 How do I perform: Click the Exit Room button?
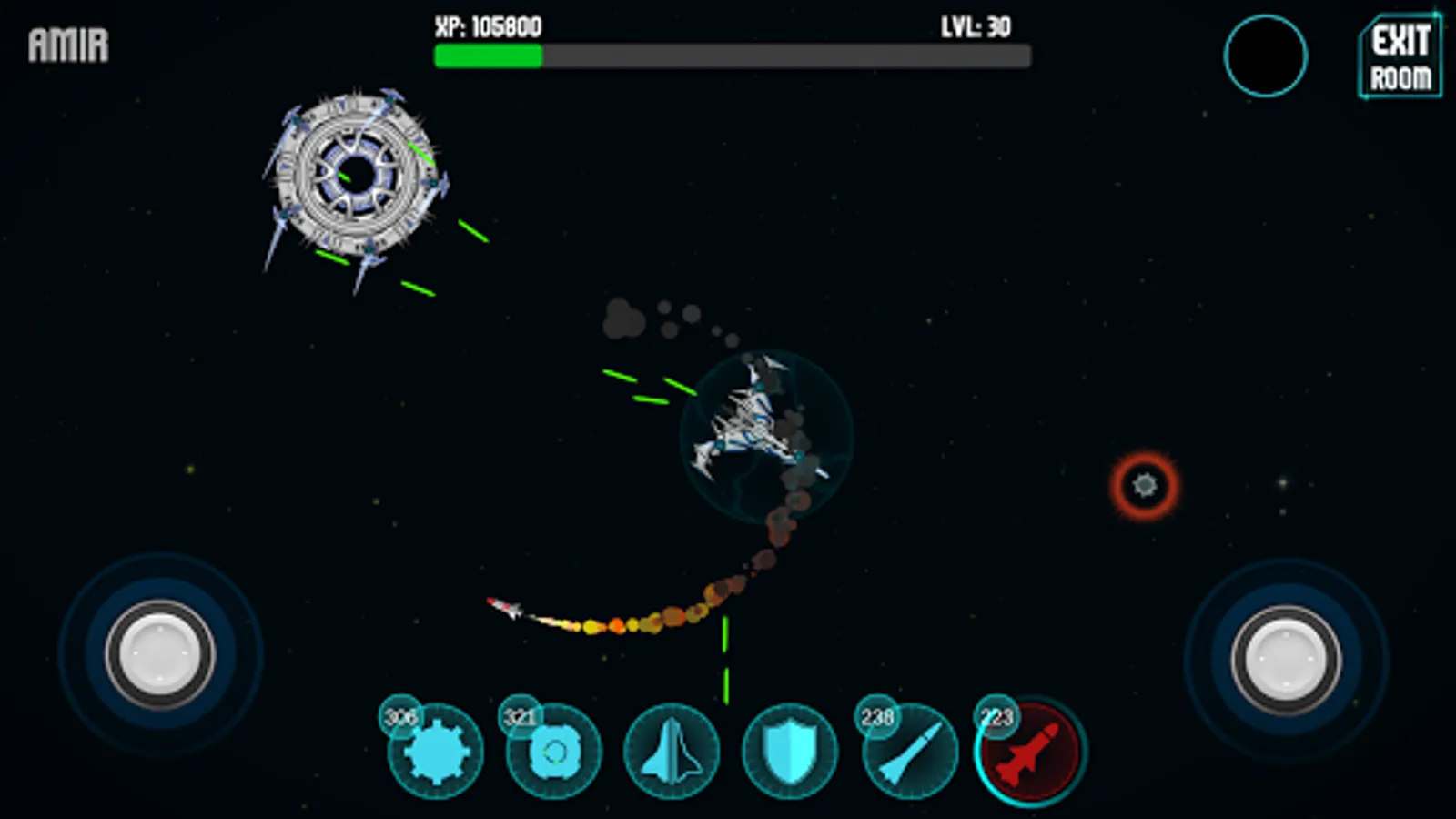(x=1400, y=56)
